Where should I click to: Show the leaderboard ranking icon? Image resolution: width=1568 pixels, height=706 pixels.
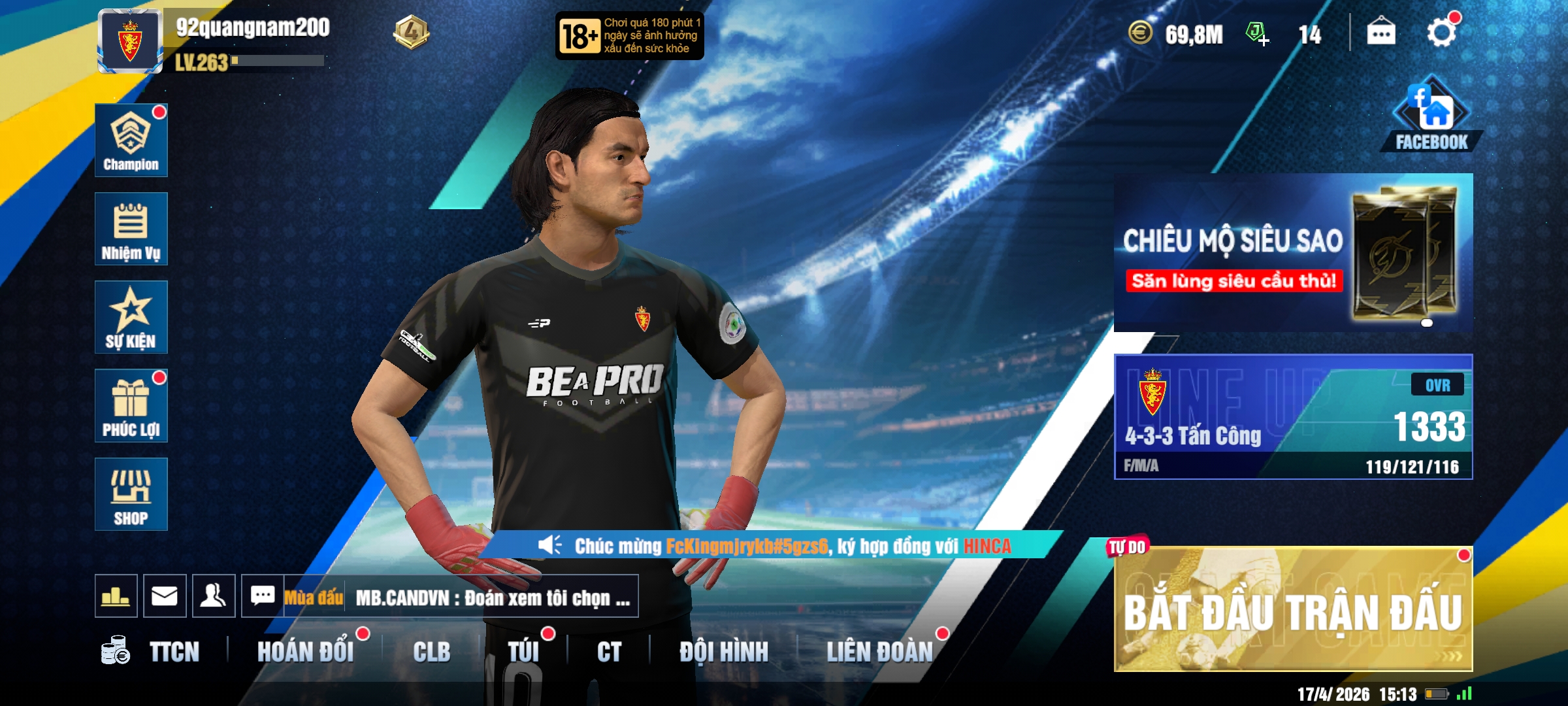(x=116, y=596)
